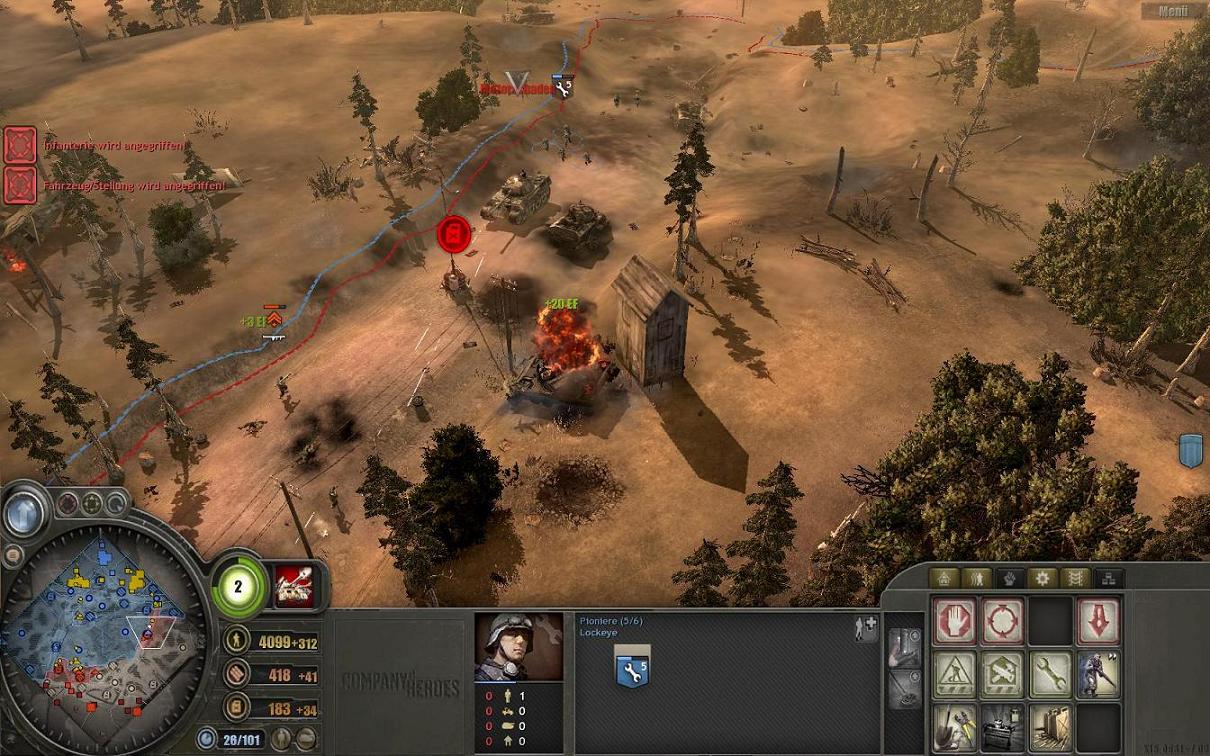Screen dimensions: 1210x756
Task: Click the large blue arrow button above the minimap
Action: pyautogui.click(x=23, y=515)
